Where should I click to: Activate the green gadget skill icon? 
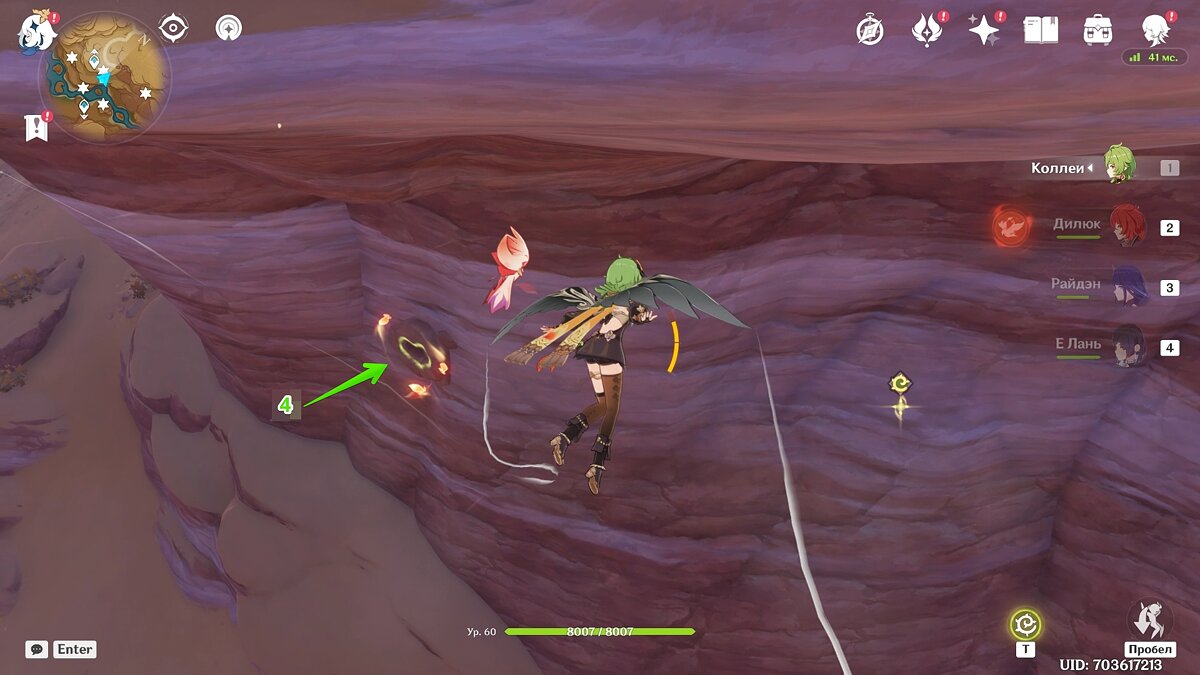click(1025, 625)
